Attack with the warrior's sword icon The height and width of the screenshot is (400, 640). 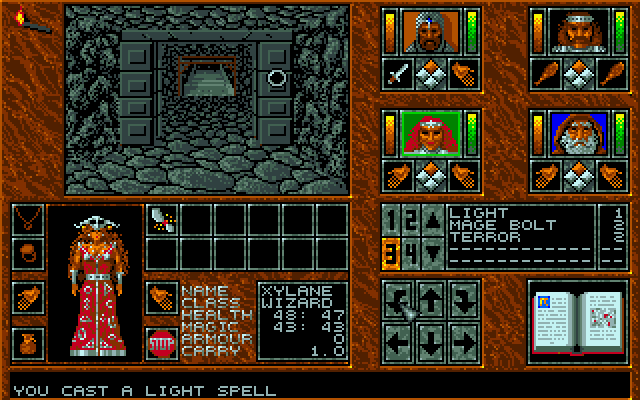(x=398, y=75)
